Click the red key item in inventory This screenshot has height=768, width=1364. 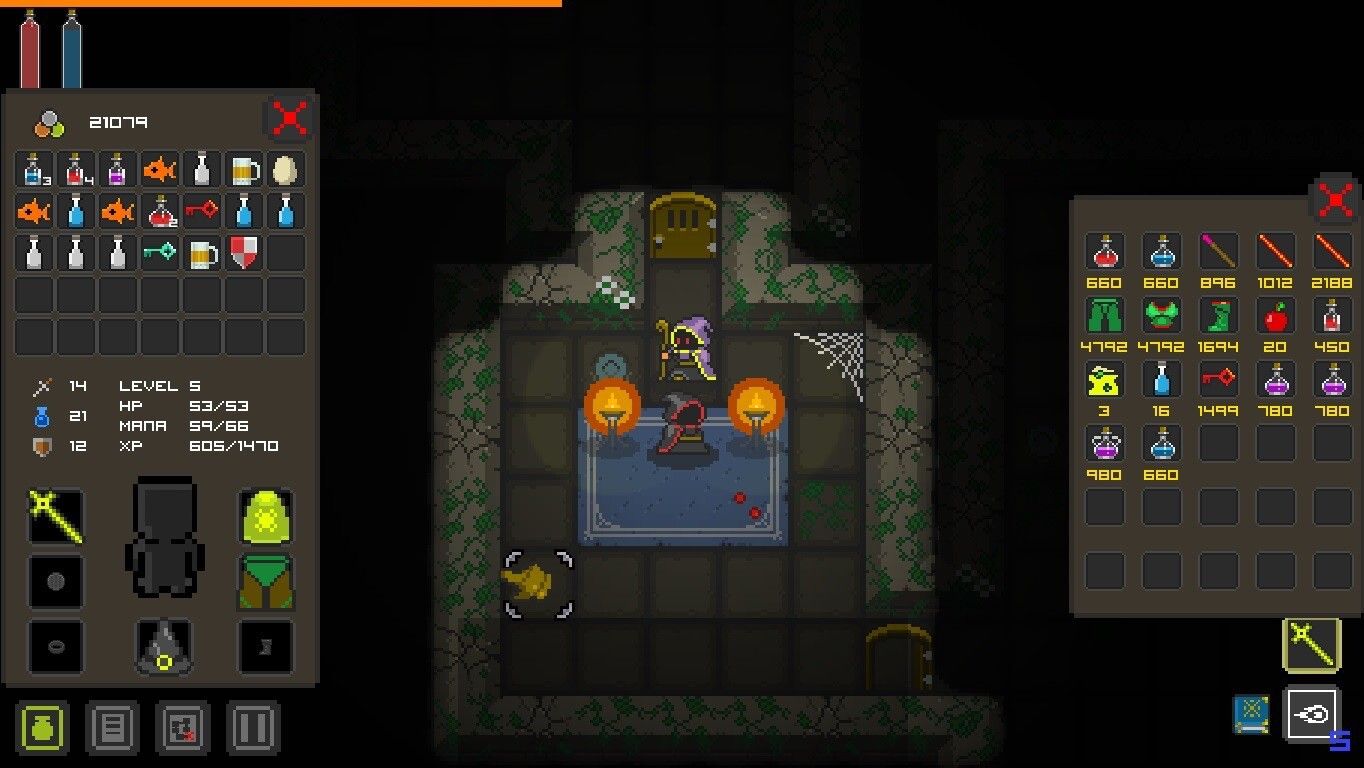coord(205,211)
